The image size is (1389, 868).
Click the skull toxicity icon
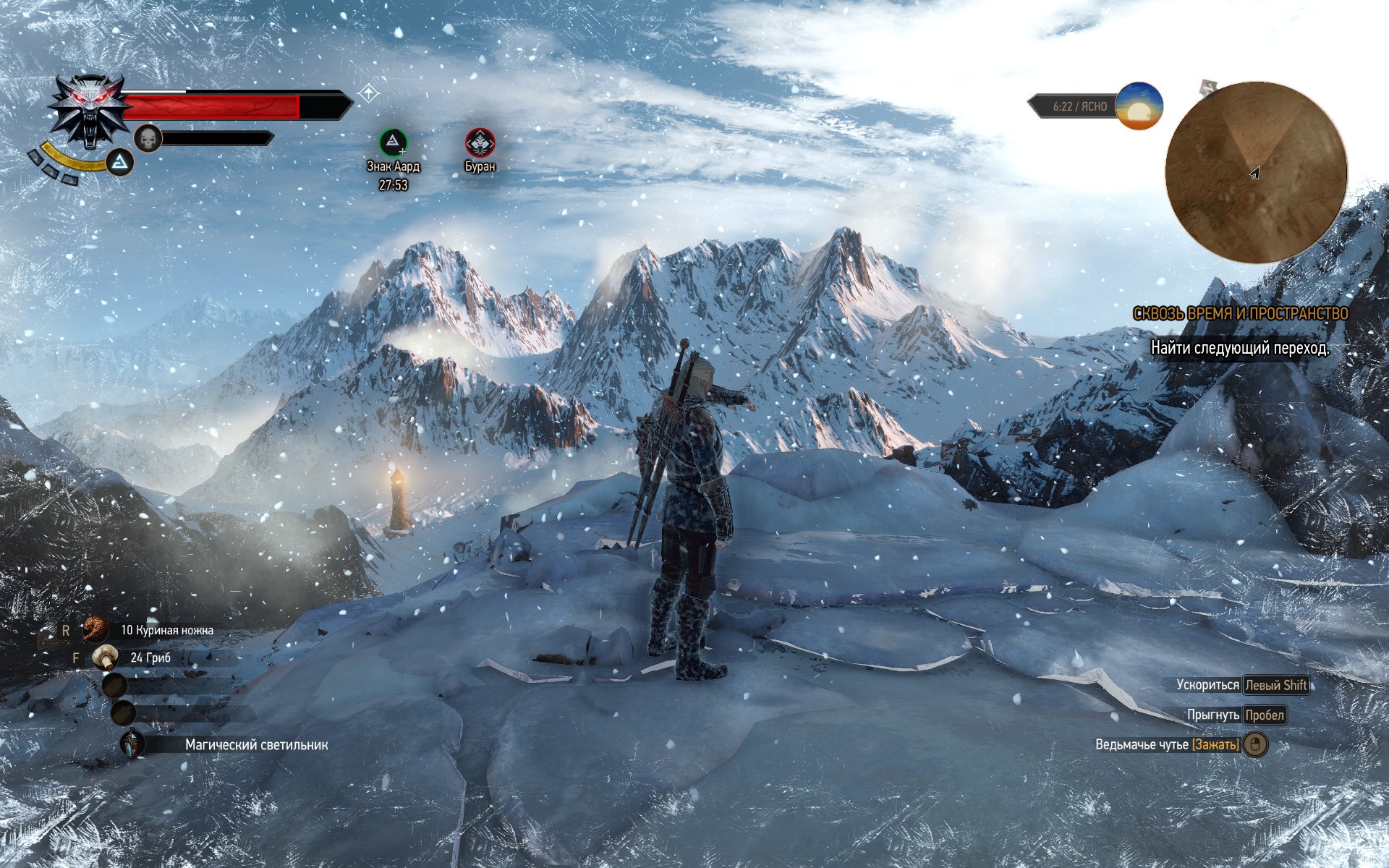pyautogui.click(x=148, y=138)
